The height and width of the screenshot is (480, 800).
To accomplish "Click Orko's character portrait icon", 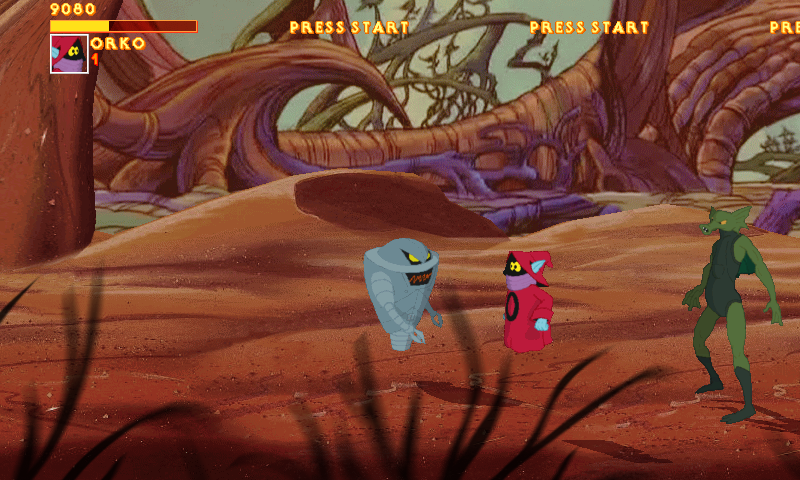I will pyautogui.click(x=69, y=54).
